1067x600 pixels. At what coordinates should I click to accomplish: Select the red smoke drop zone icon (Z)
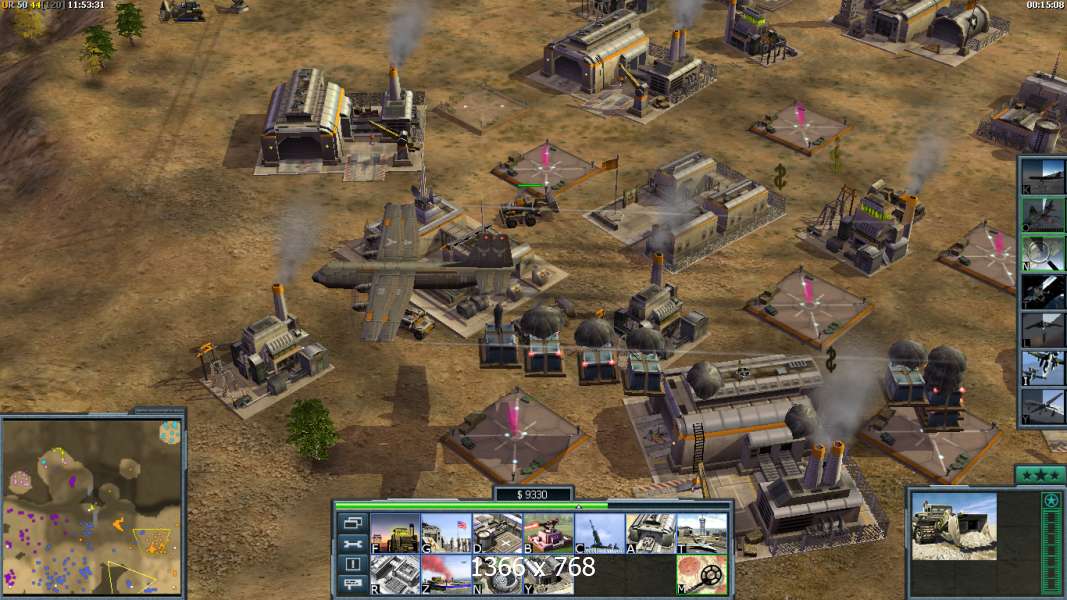pos(446,574)
